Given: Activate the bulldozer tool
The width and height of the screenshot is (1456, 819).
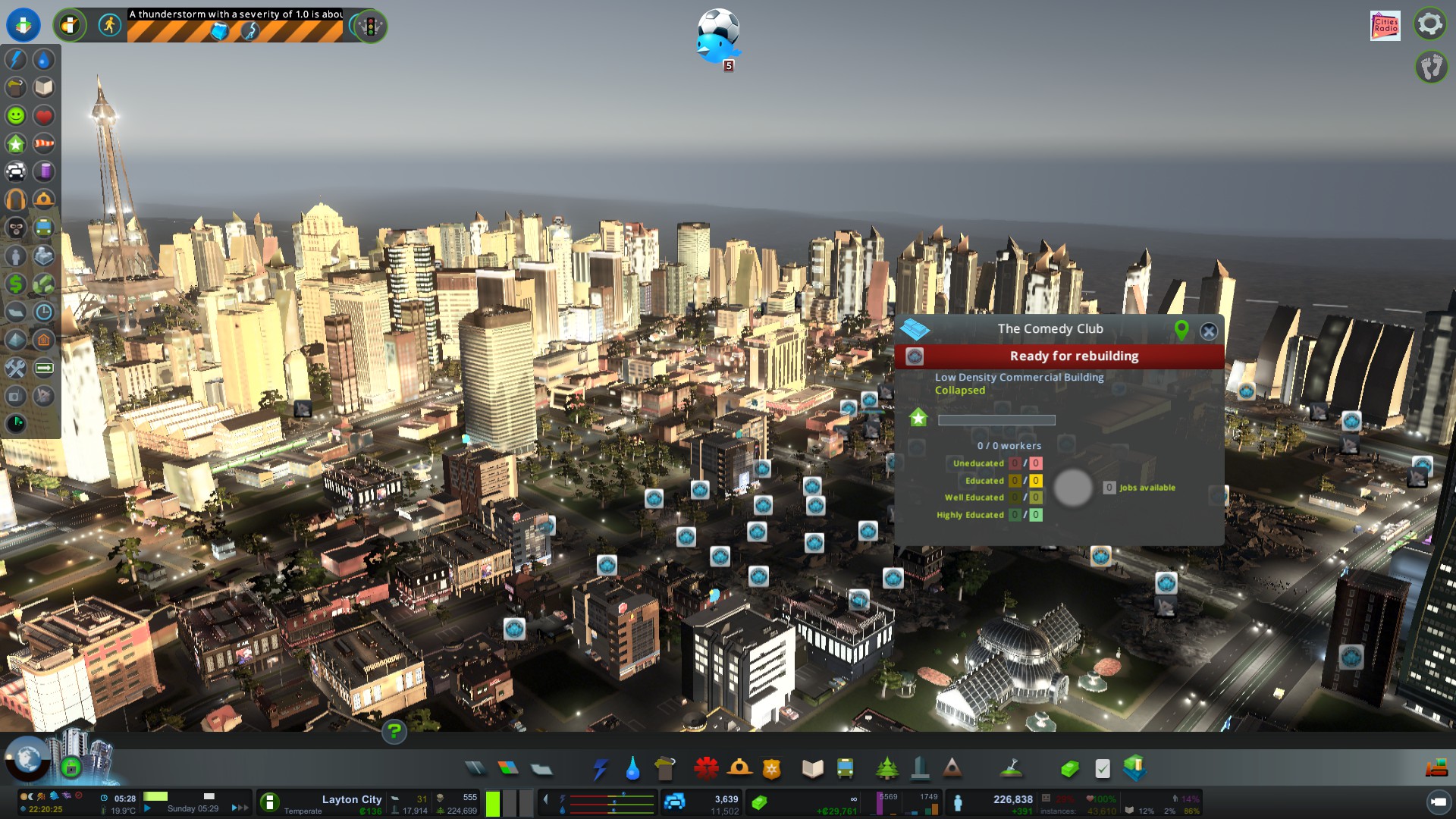Looking at the screenshot, I should point(1436,769).
